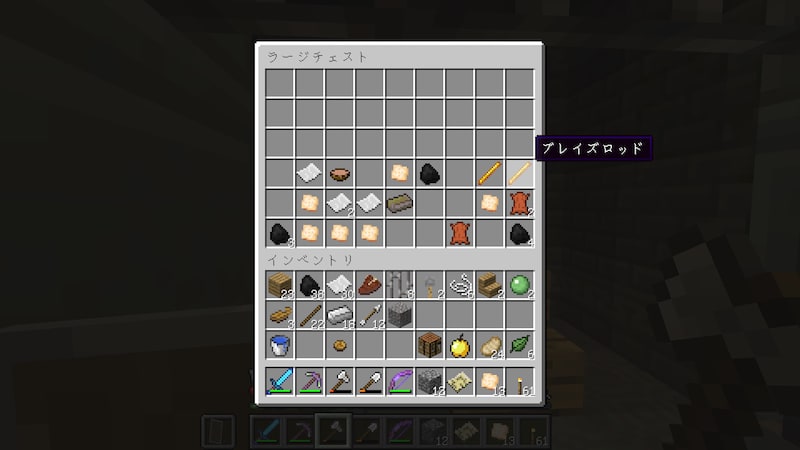Screen dimensions: 800x450
Task: Select the coal stack of 36
Action: pyautogui.click(x=309, y=286)
